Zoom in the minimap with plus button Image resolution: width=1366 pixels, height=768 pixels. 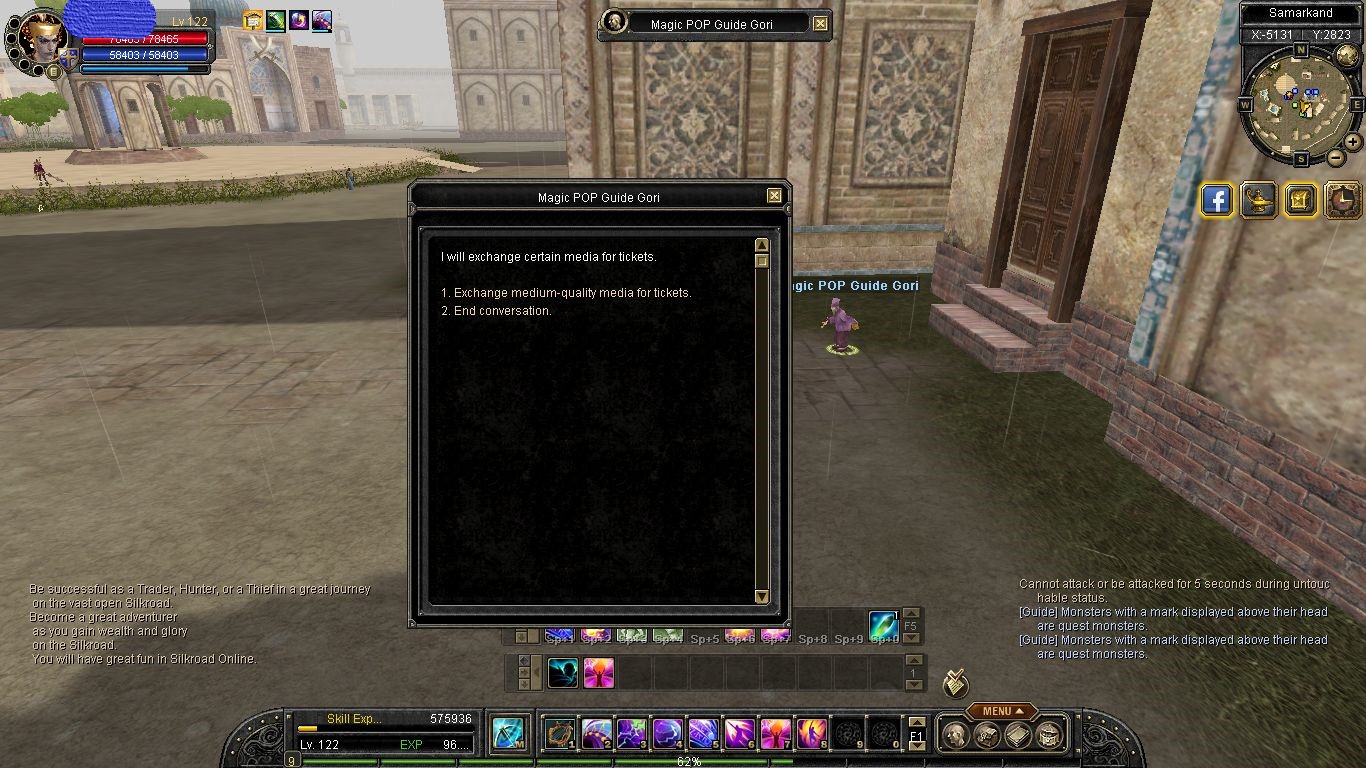[x=1352, y=142]
